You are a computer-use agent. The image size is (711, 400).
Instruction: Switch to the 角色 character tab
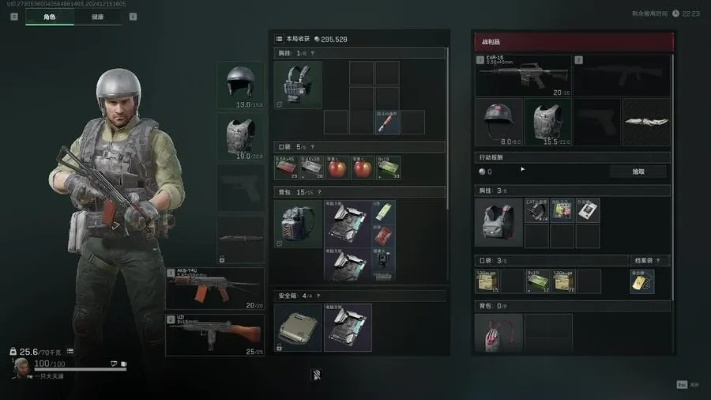click(x=47, y=16)
